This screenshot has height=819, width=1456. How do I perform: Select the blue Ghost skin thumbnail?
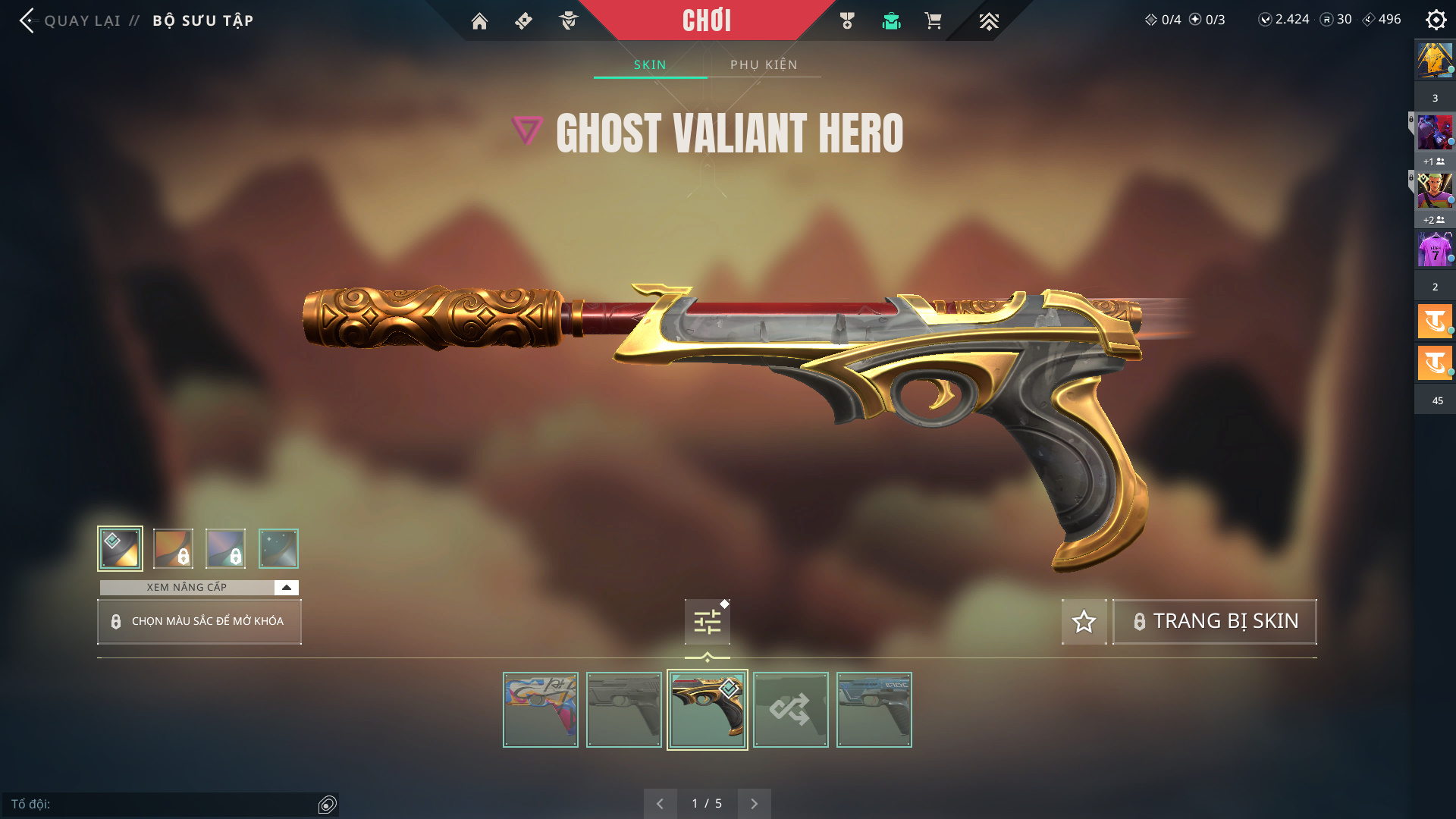[874, 710]
